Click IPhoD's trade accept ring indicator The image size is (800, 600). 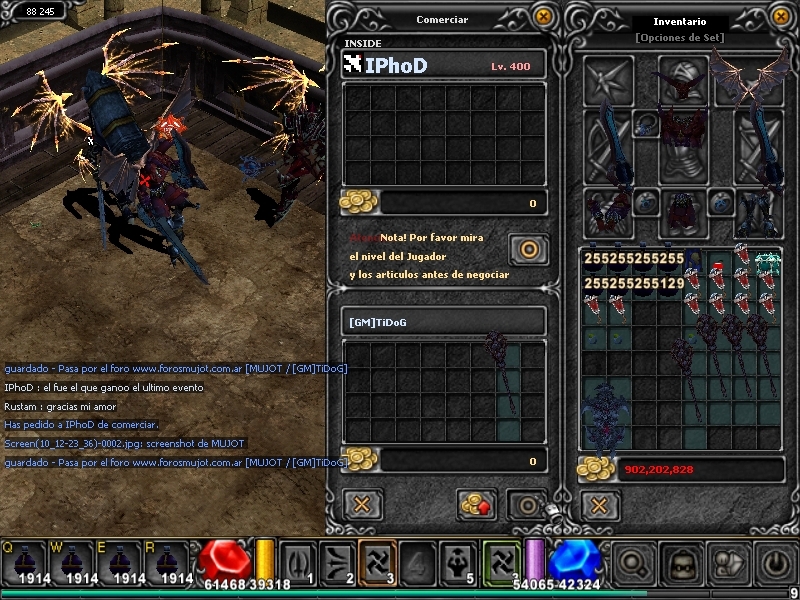point(527,248)
